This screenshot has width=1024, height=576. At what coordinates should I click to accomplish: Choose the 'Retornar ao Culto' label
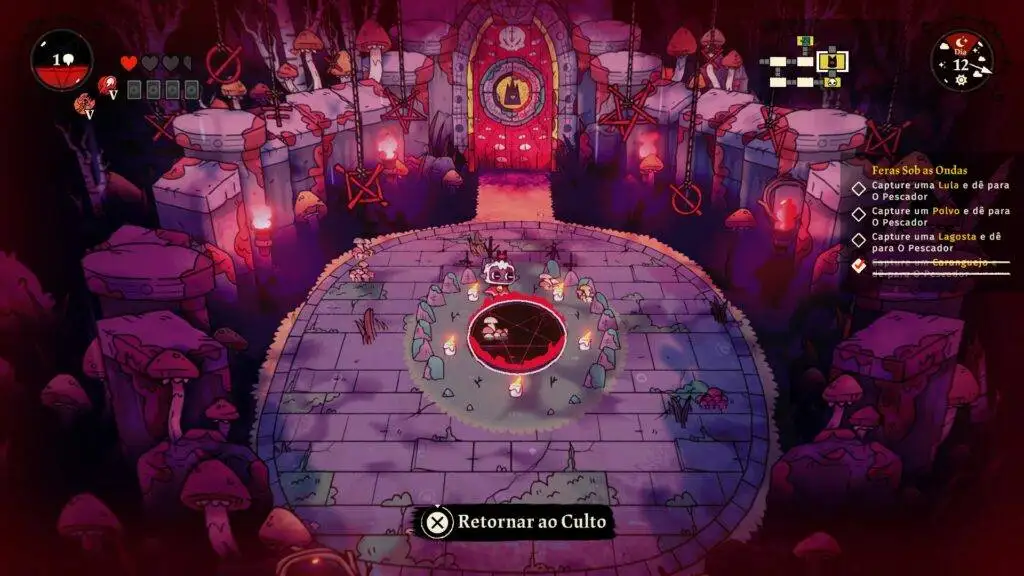coord(531,521)
